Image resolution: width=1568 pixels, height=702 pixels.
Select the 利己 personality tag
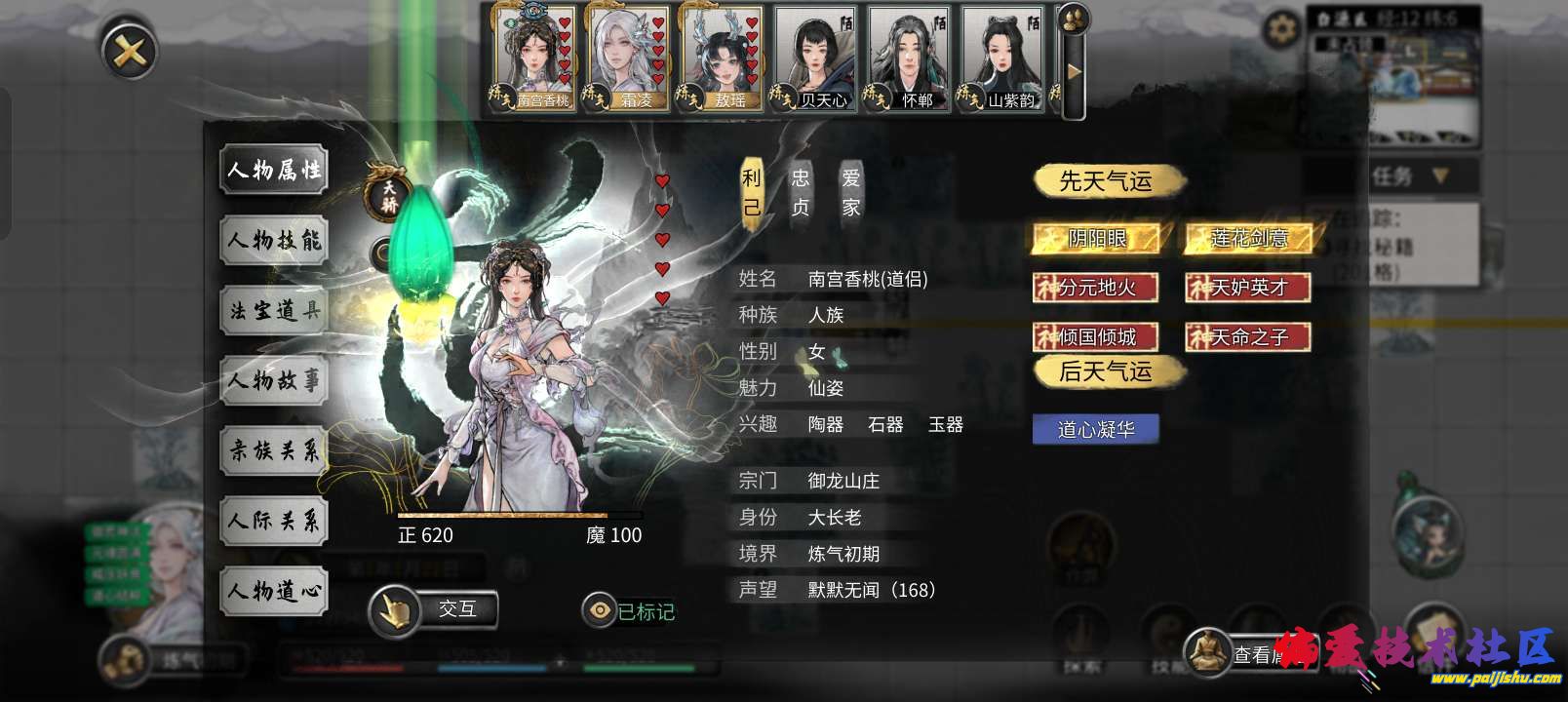(x=751, y=190)
